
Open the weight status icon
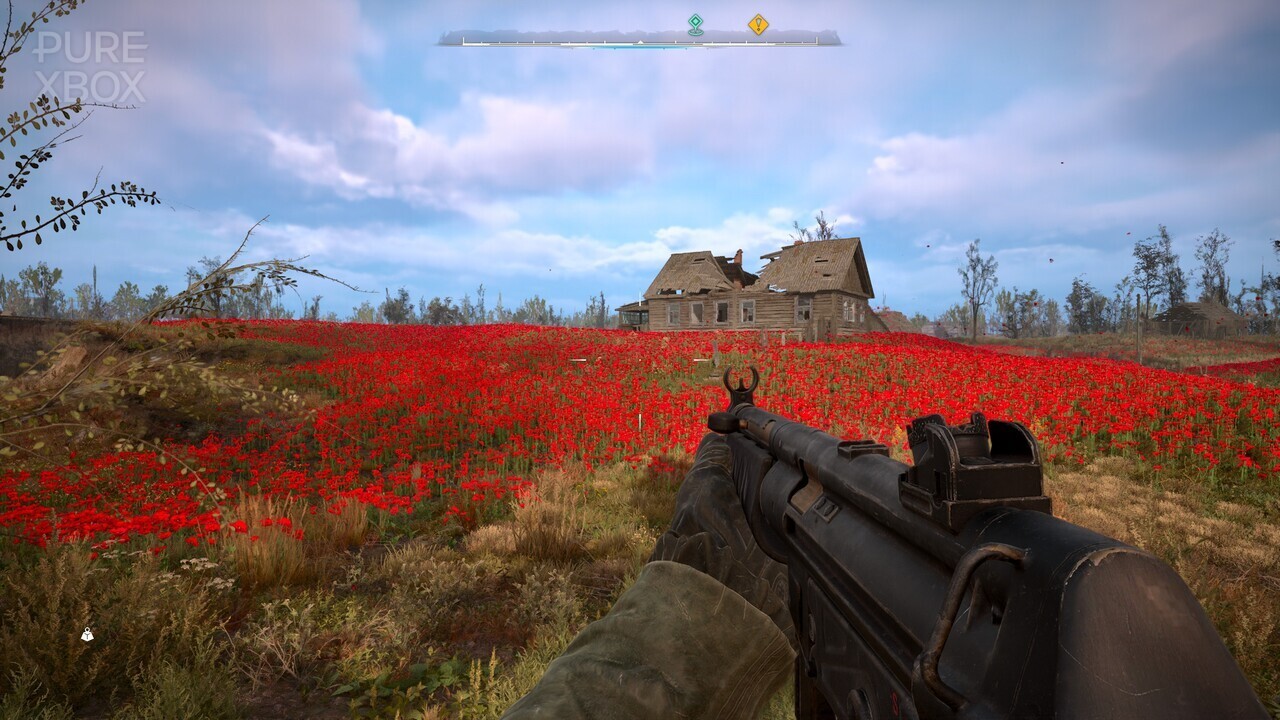(87, 634)
